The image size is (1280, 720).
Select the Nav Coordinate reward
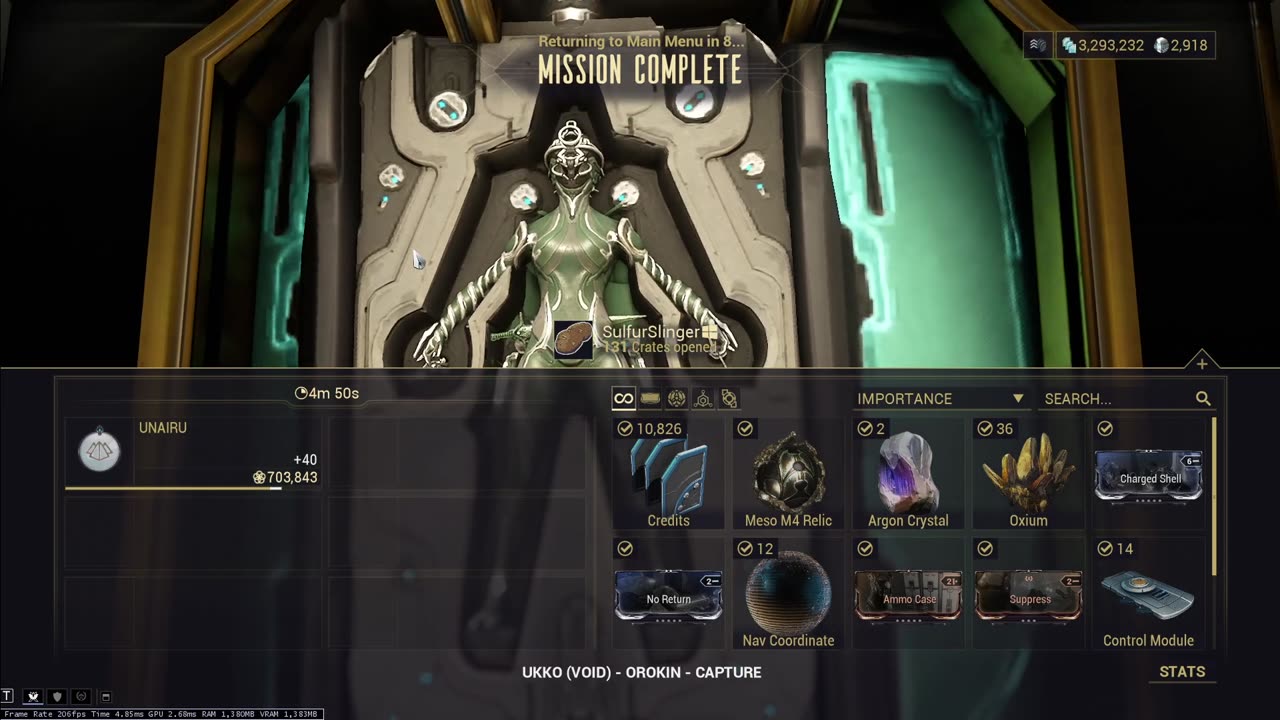coord(788,594)
